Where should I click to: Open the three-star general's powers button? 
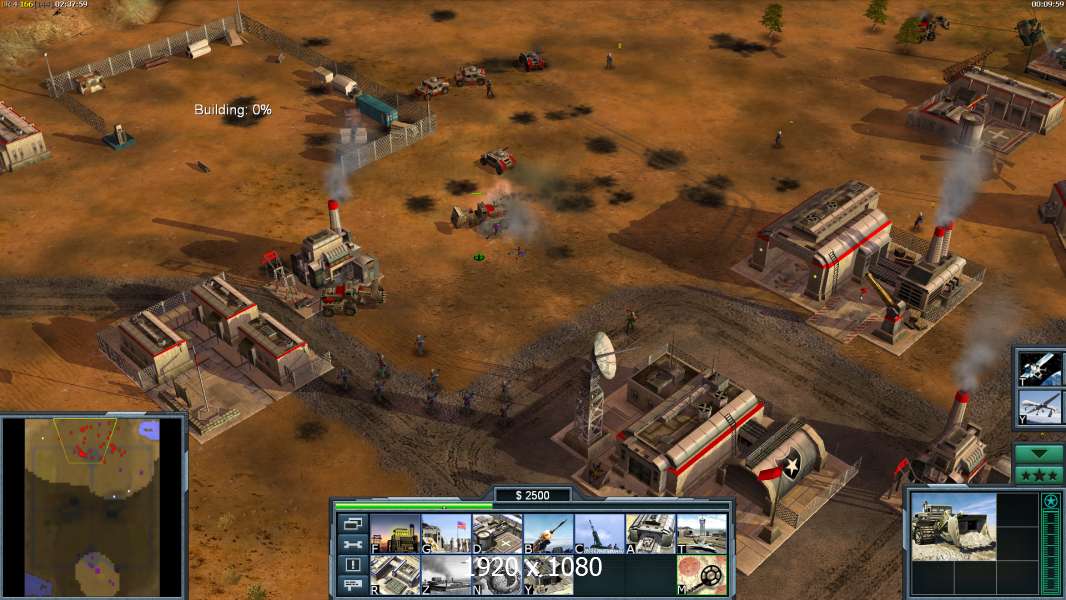click(x=1038, y=474)
